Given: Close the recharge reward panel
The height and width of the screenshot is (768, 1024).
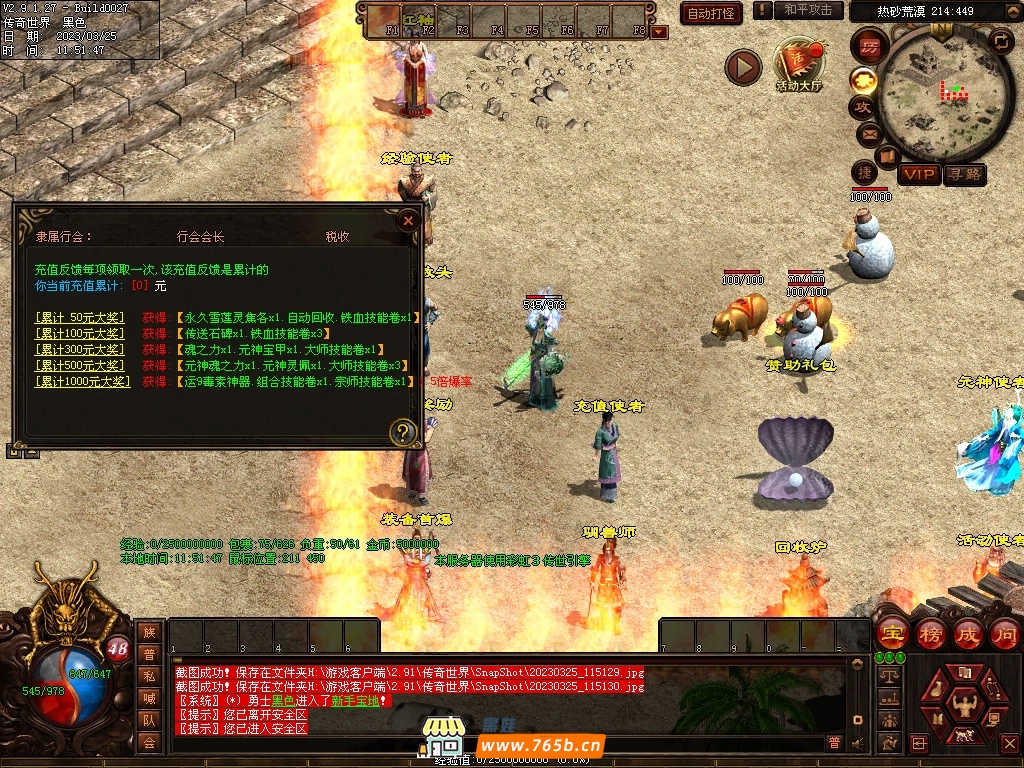Looking at the screenshot, I should 408,221.
